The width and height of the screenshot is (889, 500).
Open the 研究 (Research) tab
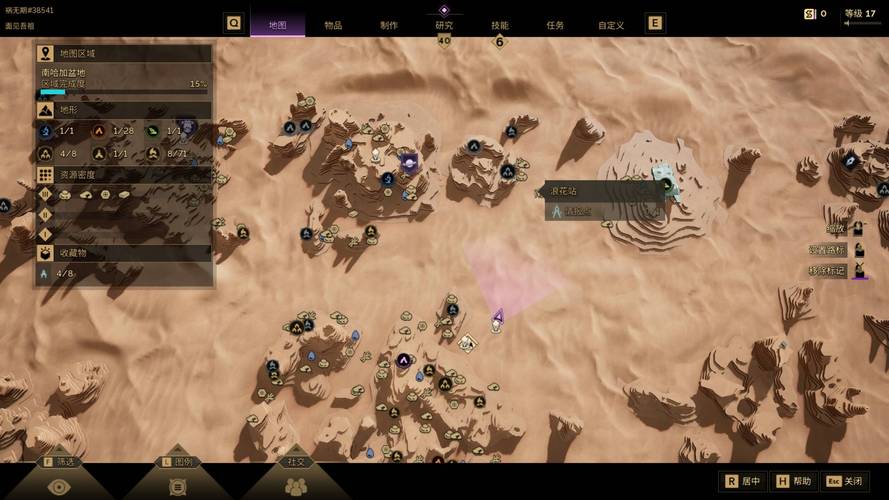pos(444,25)
